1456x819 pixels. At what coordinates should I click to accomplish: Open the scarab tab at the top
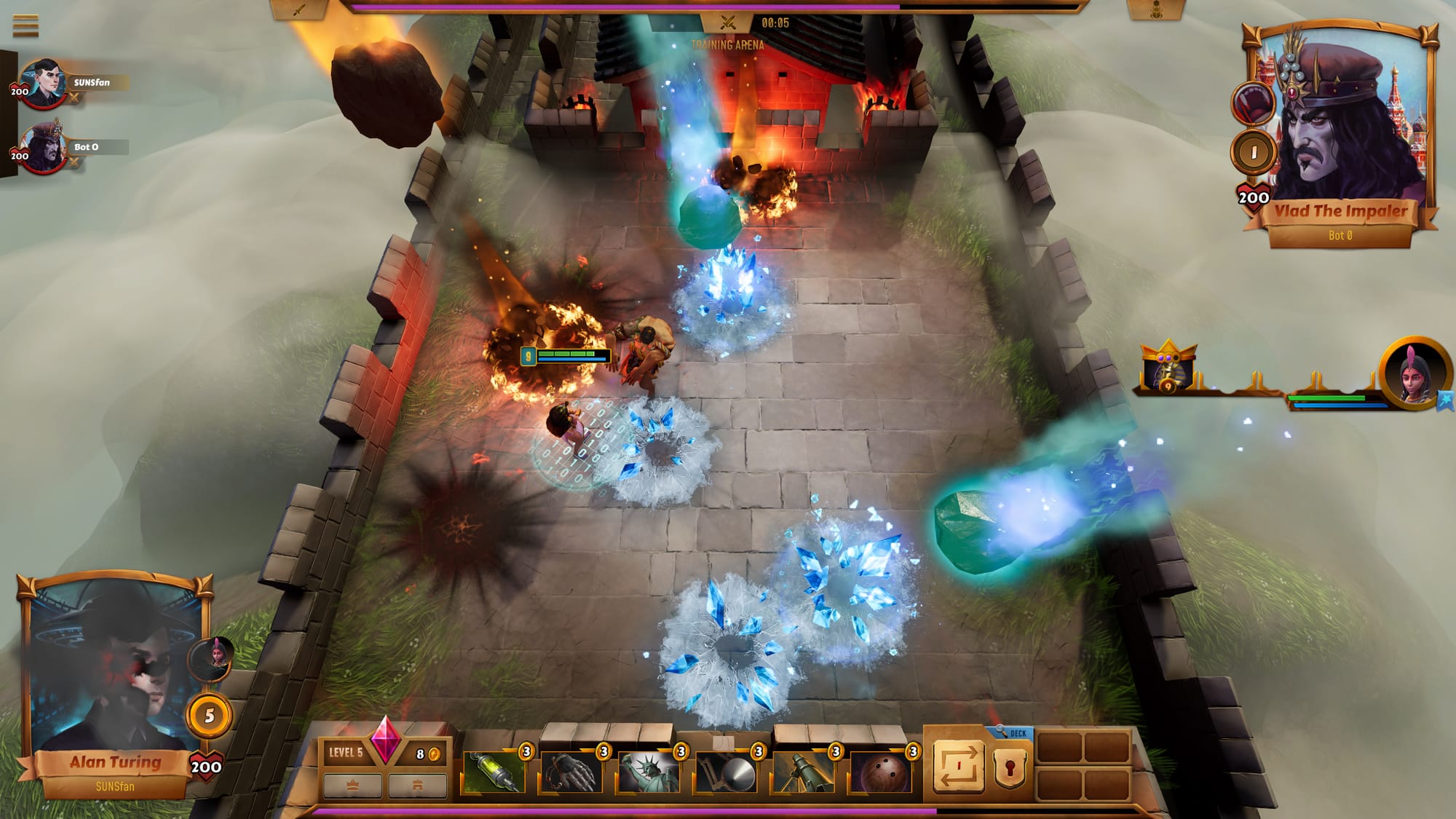(1156, 10)
